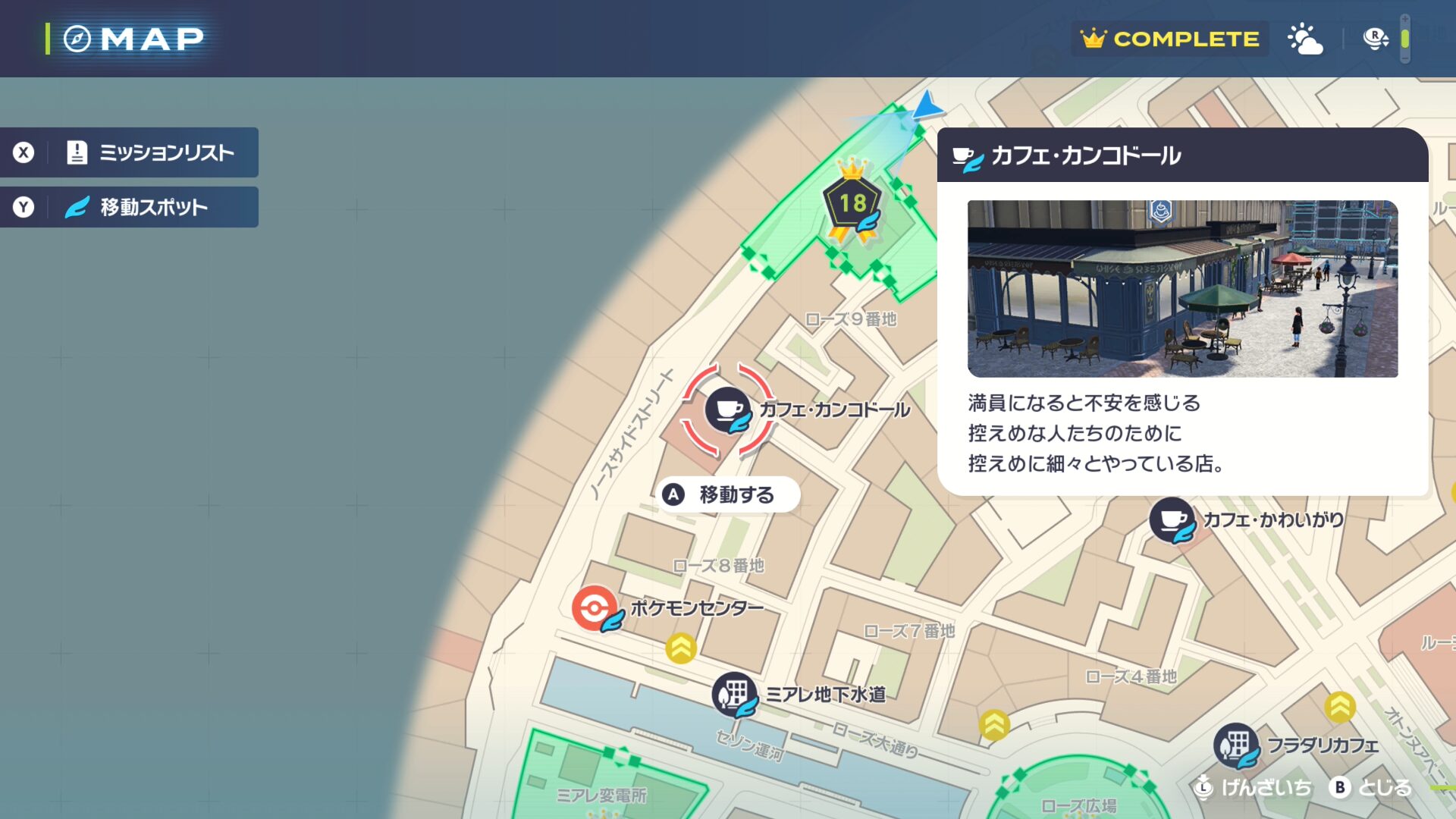Click the yellow chevron marker above フラダリカフェ
Viewport: 1456px width, 819px height.
point(1340,707)
